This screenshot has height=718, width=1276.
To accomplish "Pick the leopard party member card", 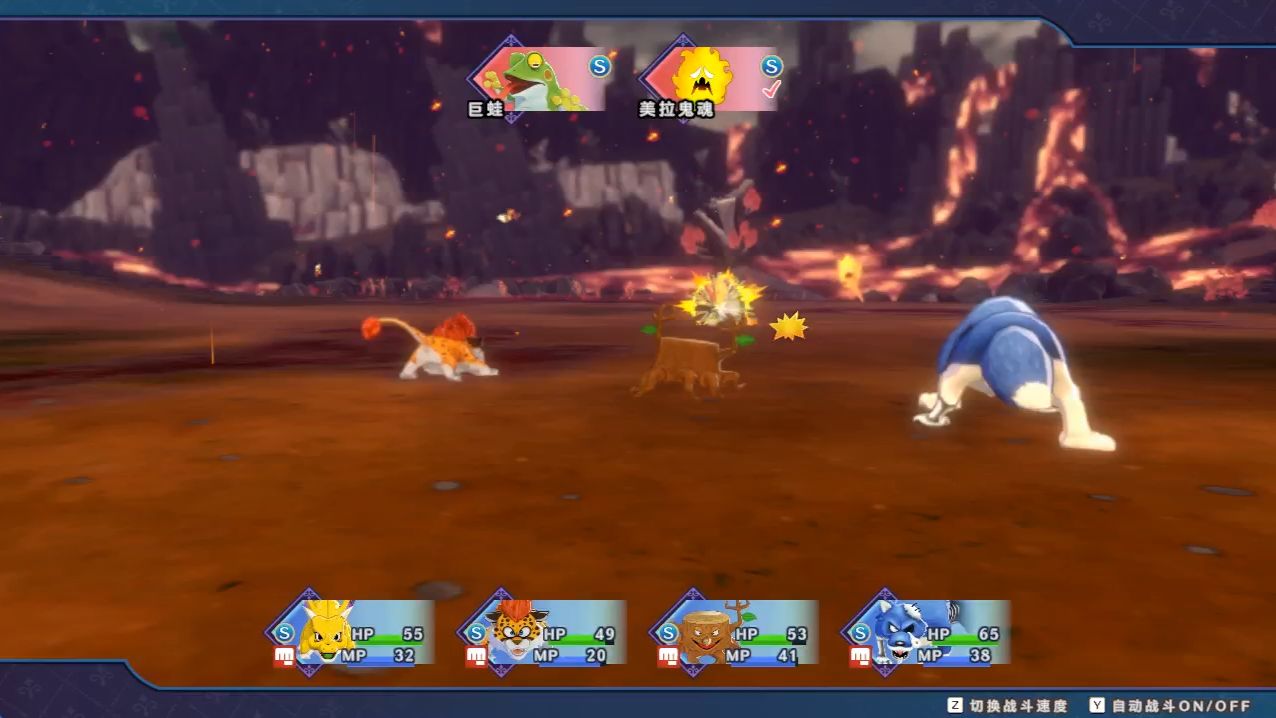I will coord(545,632).
